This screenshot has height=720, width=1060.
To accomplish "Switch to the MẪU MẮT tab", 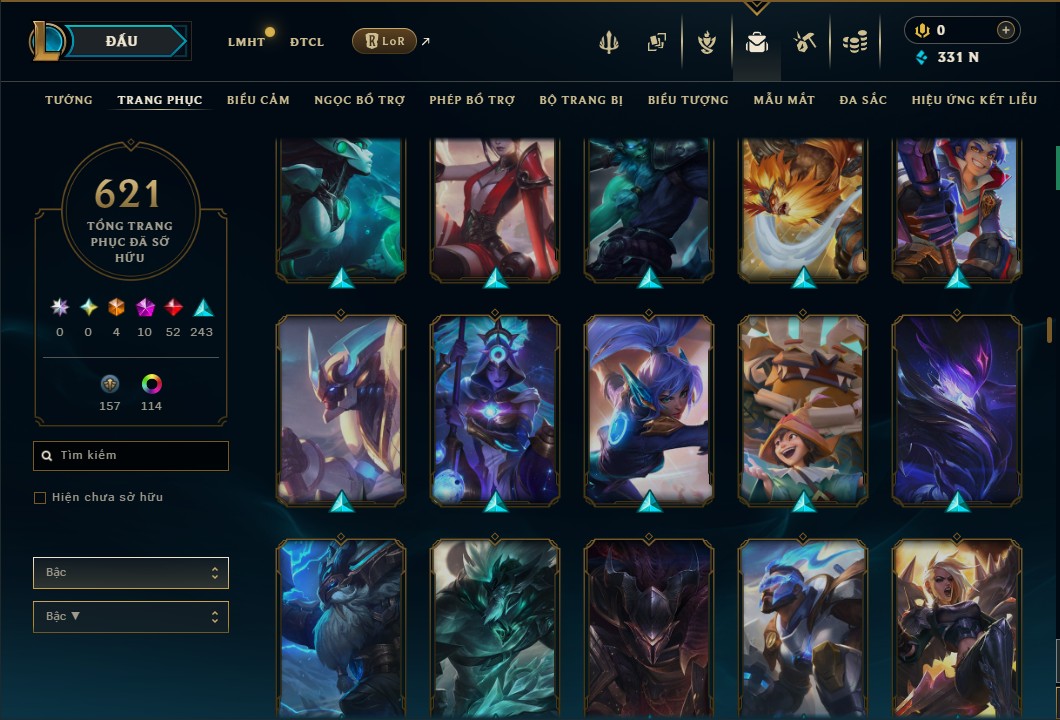I will (784, 100).
